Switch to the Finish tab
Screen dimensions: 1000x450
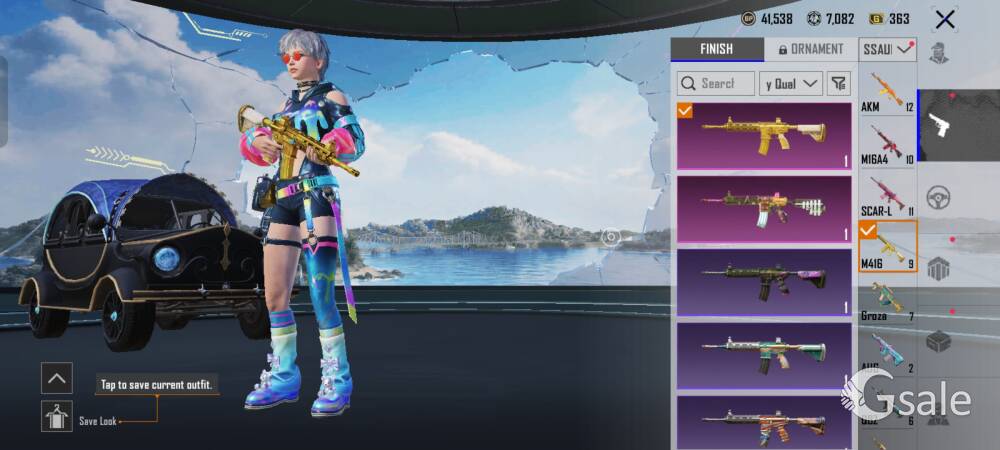716,49
